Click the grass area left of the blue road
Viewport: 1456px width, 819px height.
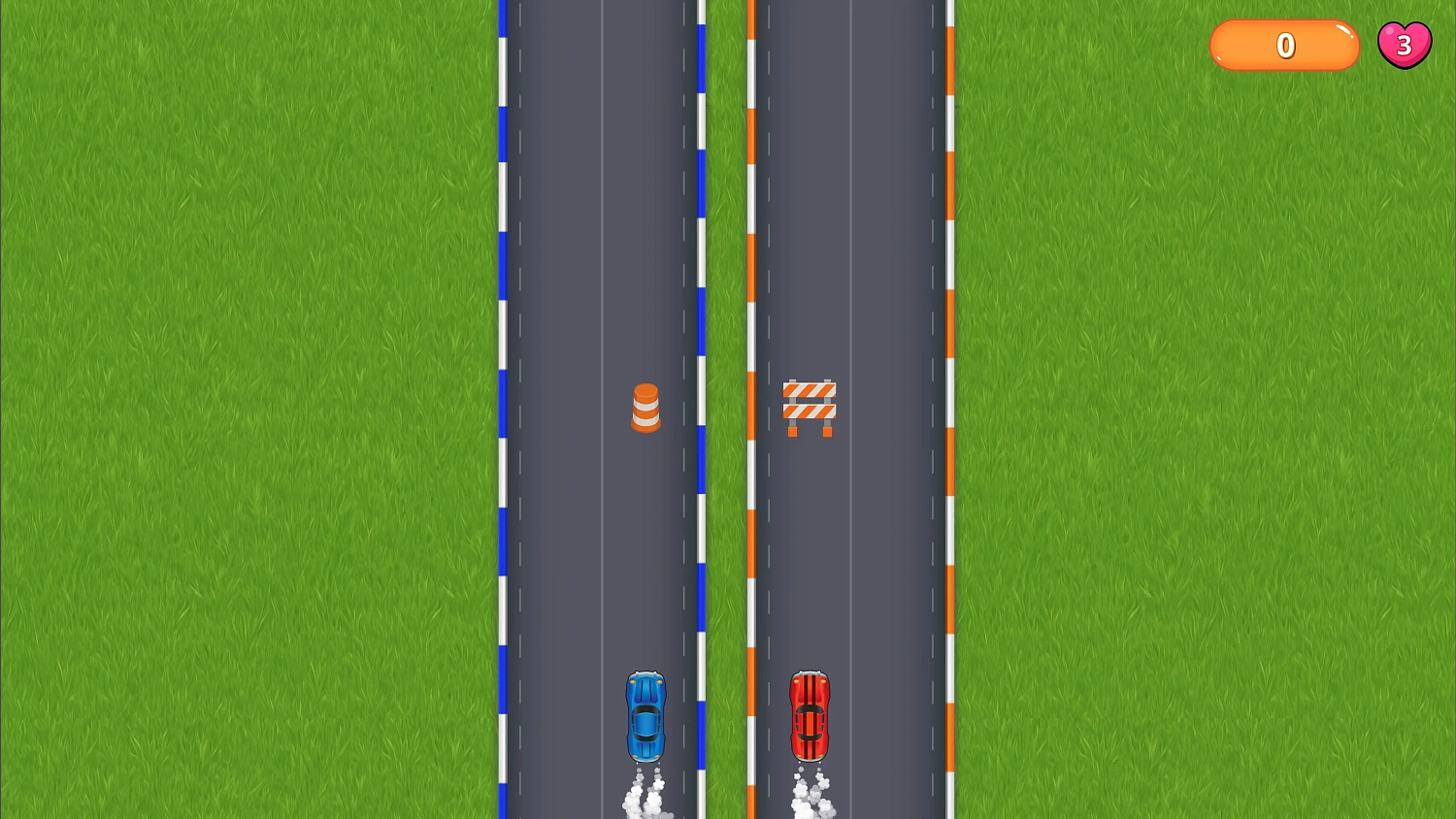pos(243,388)
